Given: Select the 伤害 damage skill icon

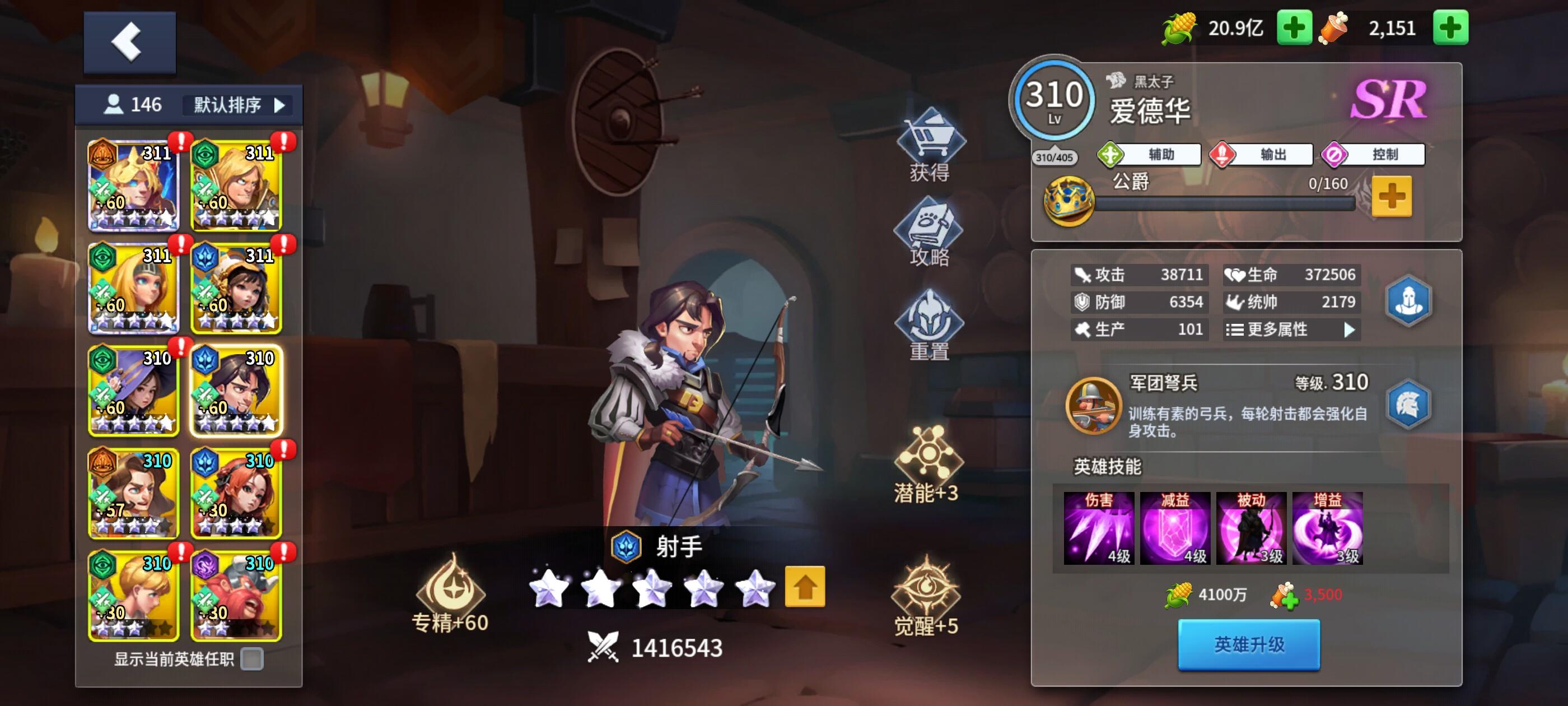Looking at the screenshot, I should point(1099,530).
